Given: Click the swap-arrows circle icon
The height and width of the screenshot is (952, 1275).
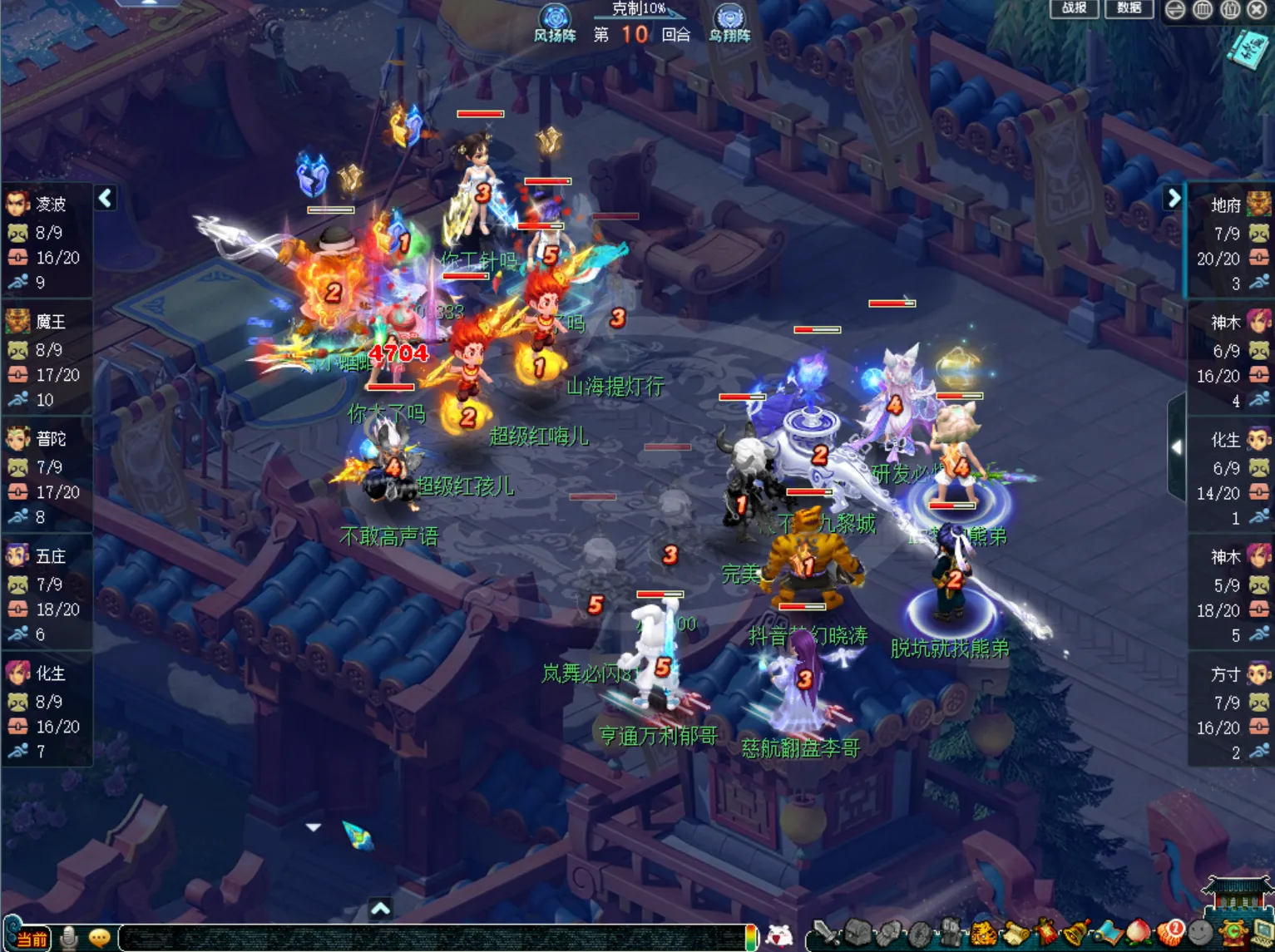Looking at the screenshot, I should (x=1175, y=10).
